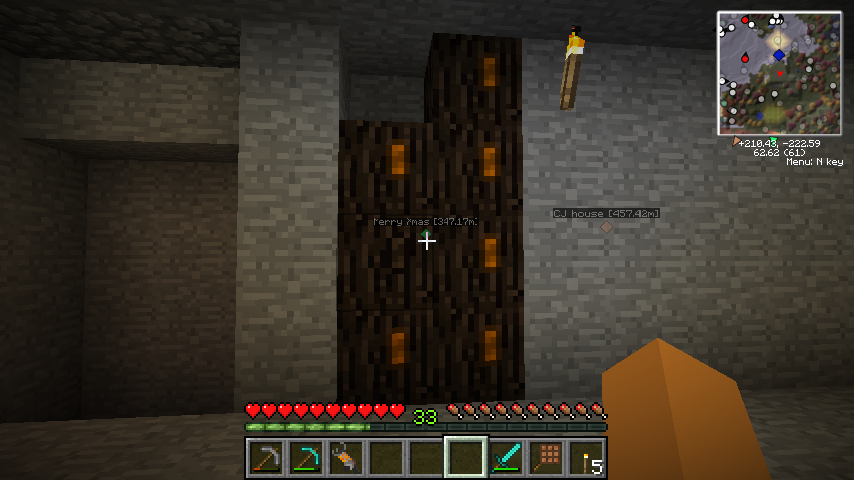Click the blue diamond waypoint on minimap
The image size is (854, 480).
[x=779, y=55]
